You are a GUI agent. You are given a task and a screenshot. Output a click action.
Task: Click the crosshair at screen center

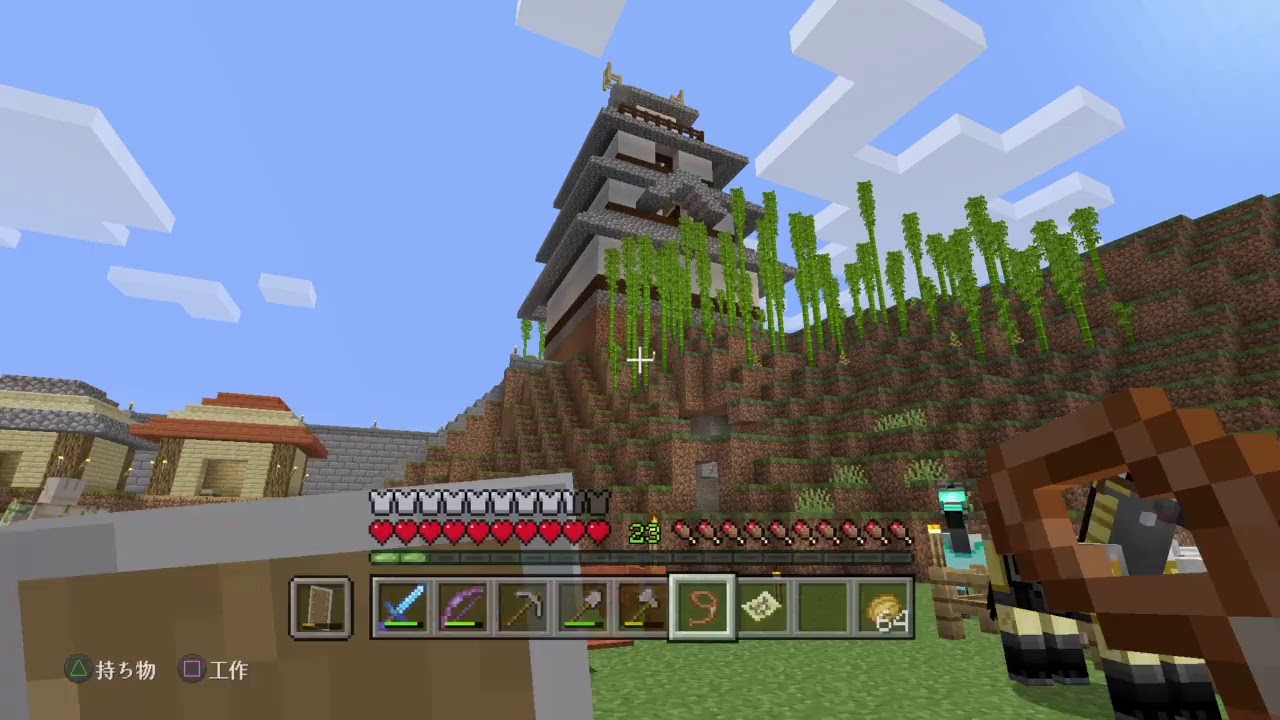tap(640, 360)
